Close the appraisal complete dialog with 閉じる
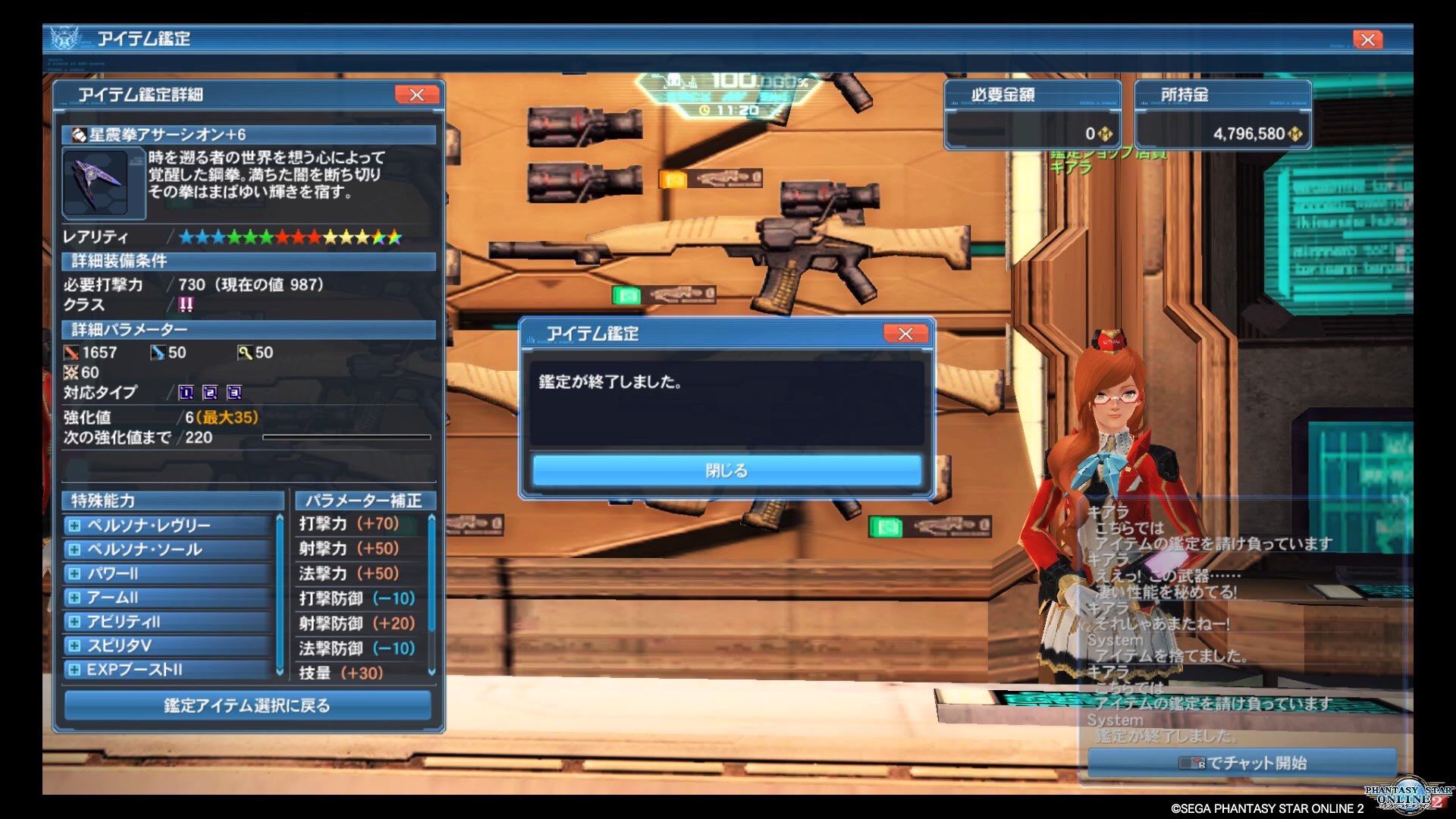Screen dimensions: 1456x819 [x=726, y=470]
